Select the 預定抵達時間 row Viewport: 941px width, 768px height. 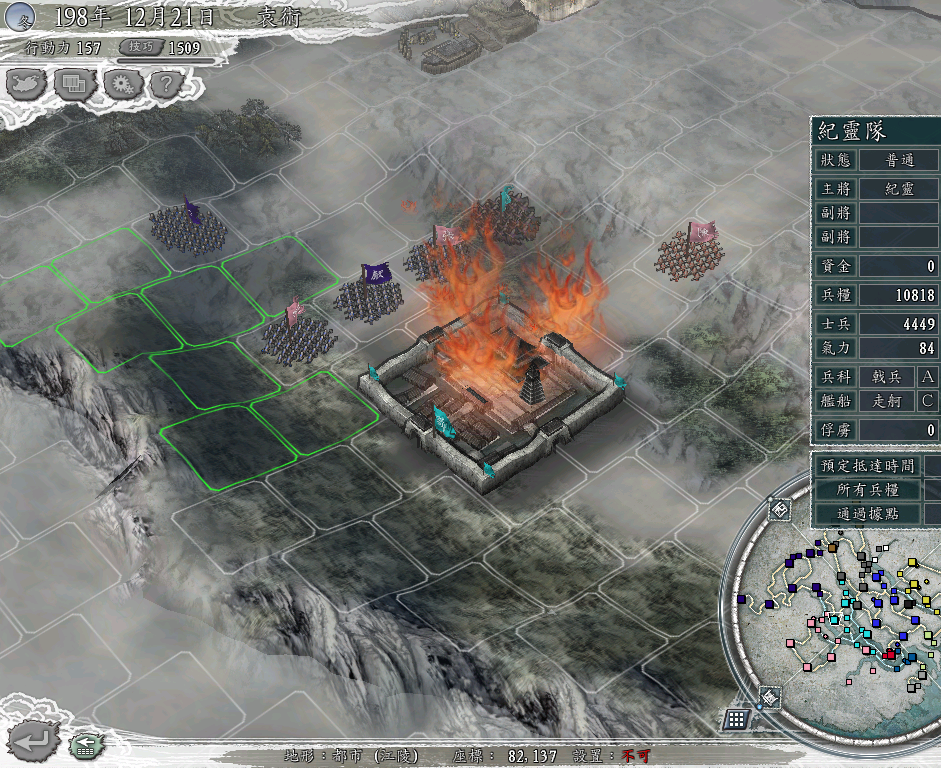[x=867, y=465]
